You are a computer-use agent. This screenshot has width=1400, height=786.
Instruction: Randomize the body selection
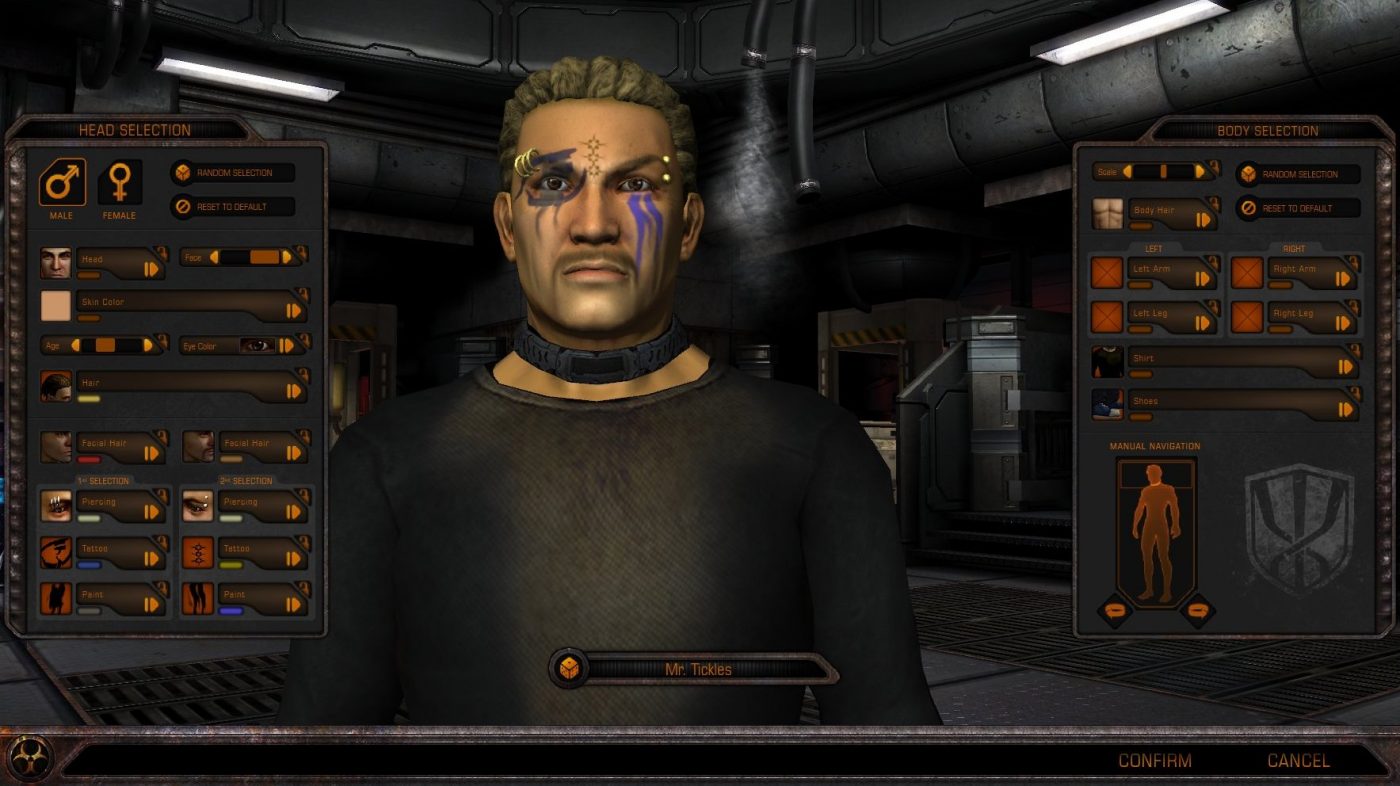pos(1299,174)
